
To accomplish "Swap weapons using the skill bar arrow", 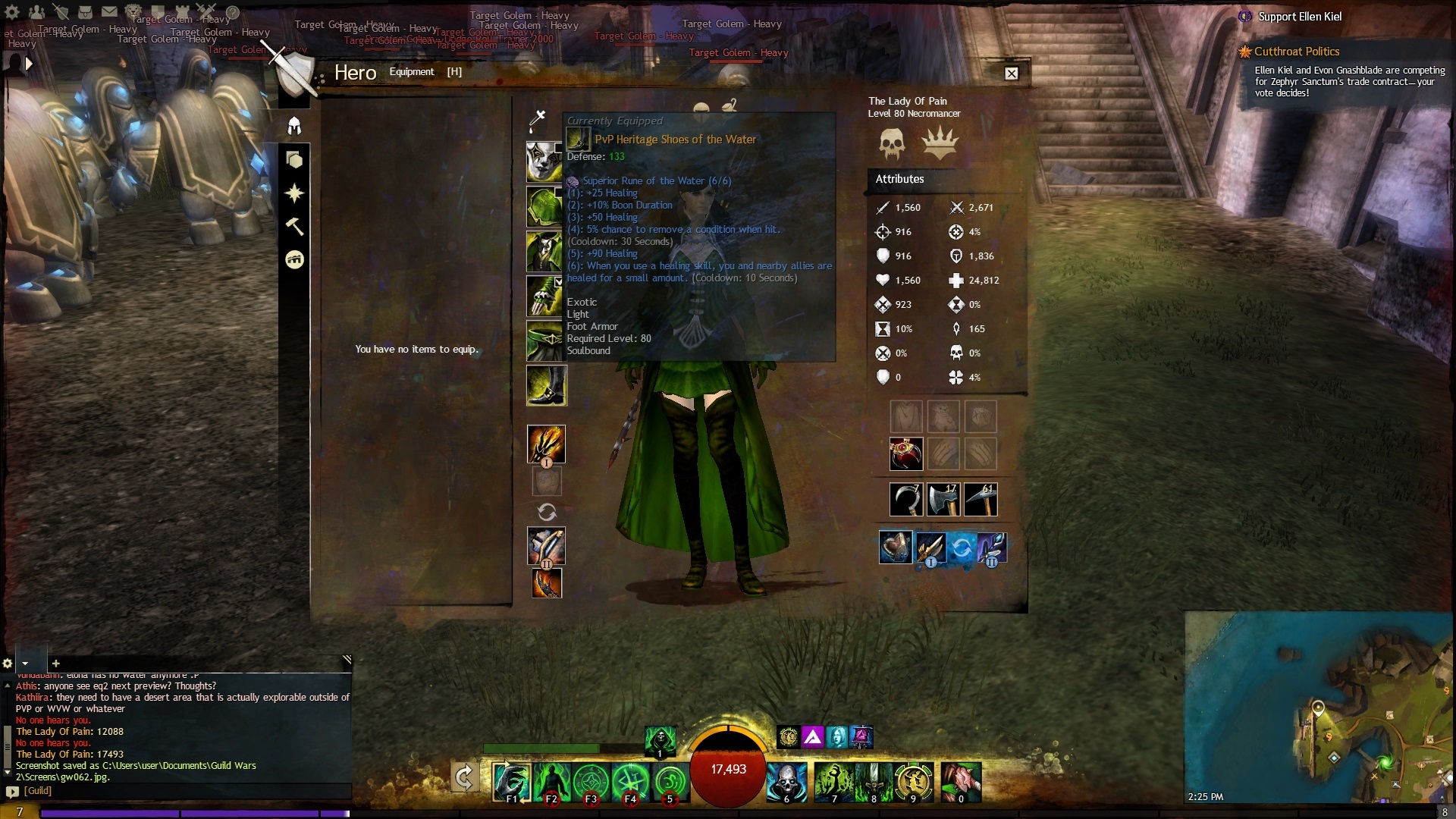I will (464, 777).
